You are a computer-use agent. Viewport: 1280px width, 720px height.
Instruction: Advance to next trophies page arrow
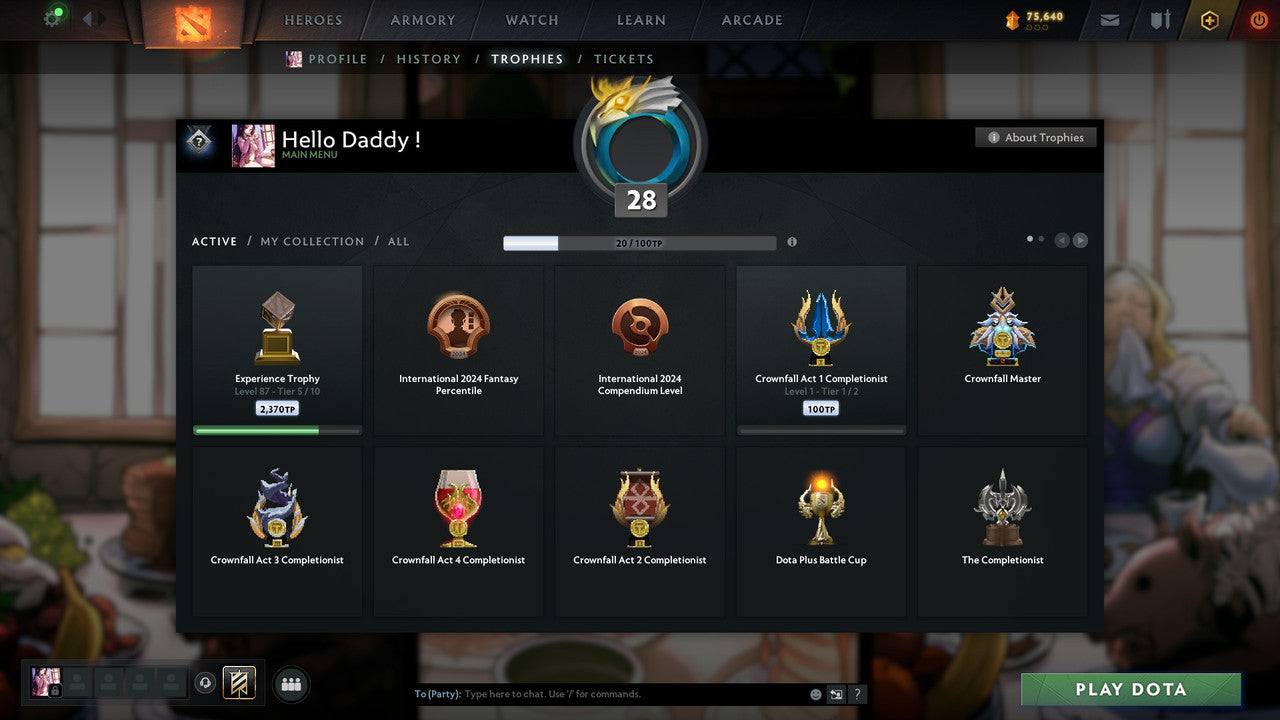(1081, 240)
